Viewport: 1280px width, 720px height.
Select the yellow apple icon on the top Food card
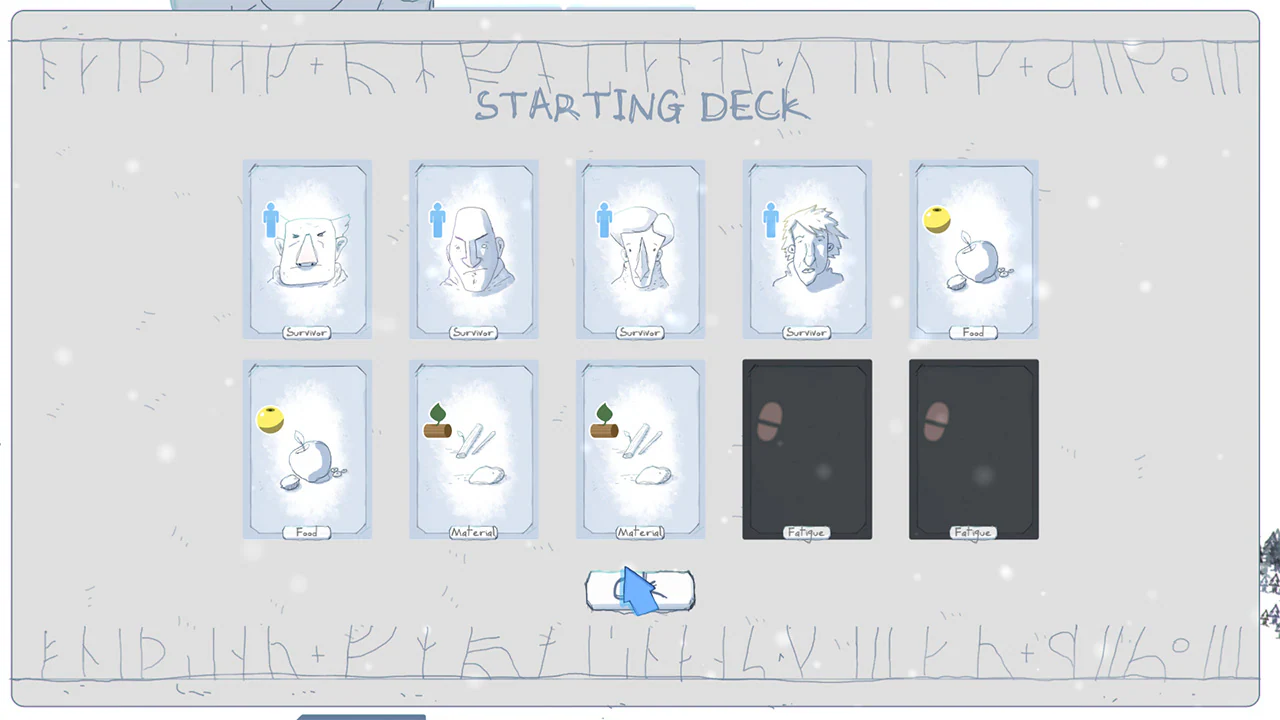pyautogui.click(x=936, y=220)
